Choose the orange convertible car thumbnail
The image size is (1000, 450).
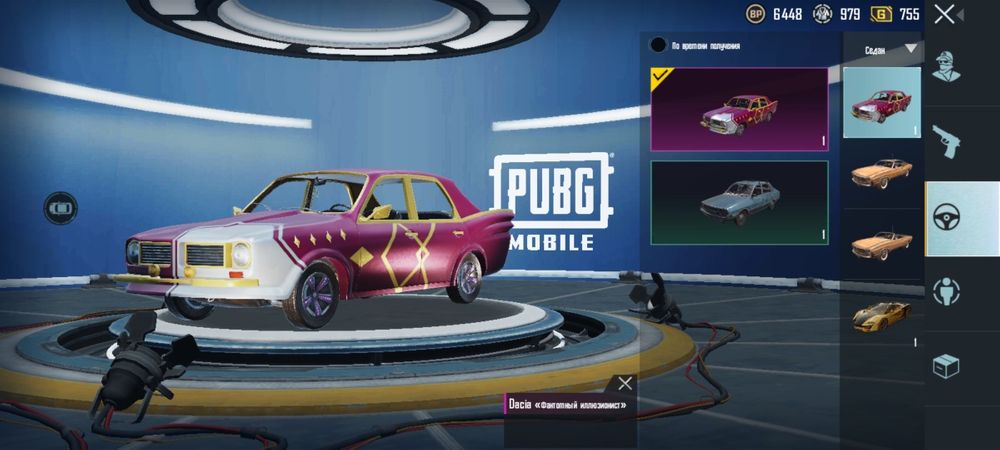click(881, 243)
